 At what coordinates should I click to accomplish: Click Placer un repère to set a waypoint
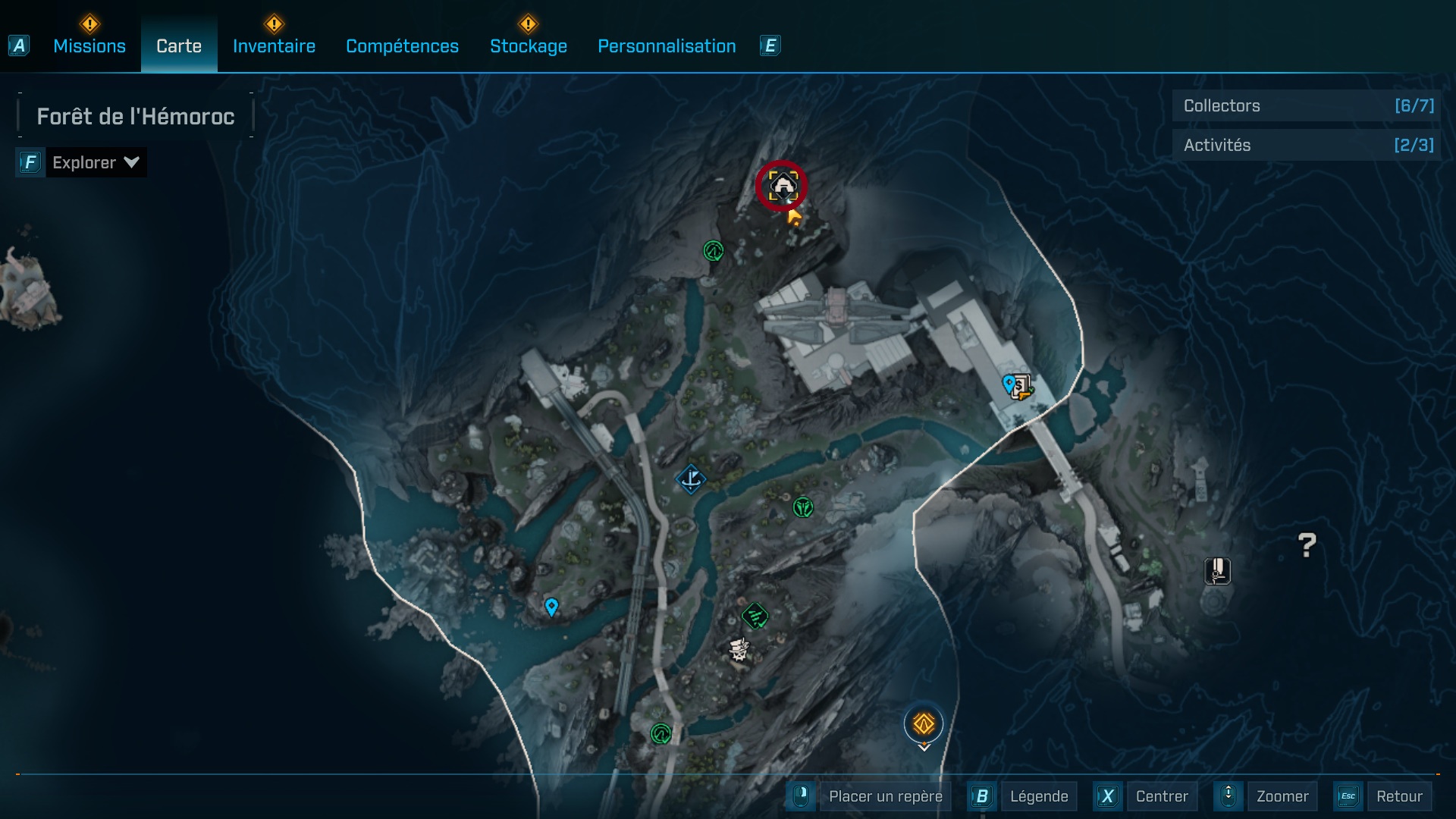tap(886, 796)
